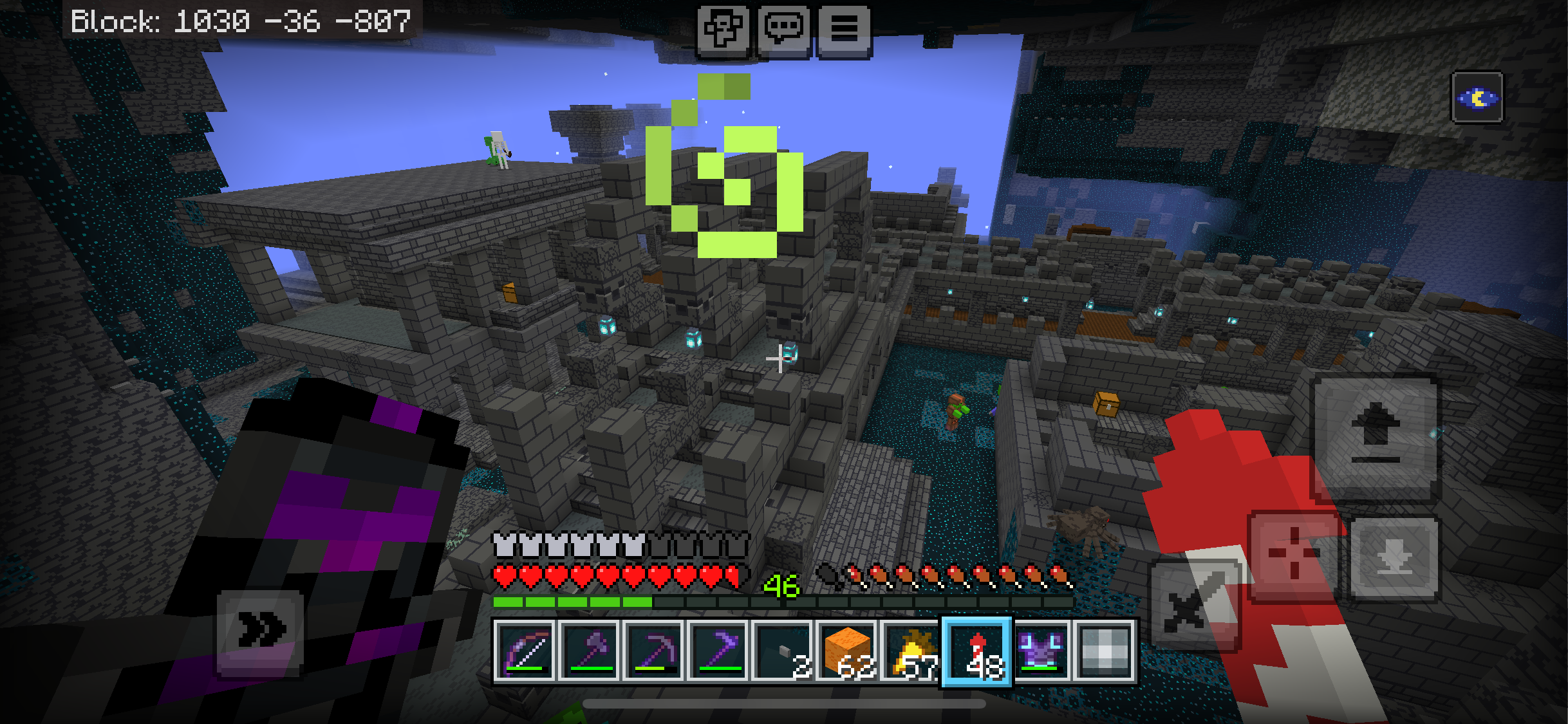Viewport: 1568px width, 724px height.
Task: Open the pause menu hamburger button
Action: click(x=844, y=29)
